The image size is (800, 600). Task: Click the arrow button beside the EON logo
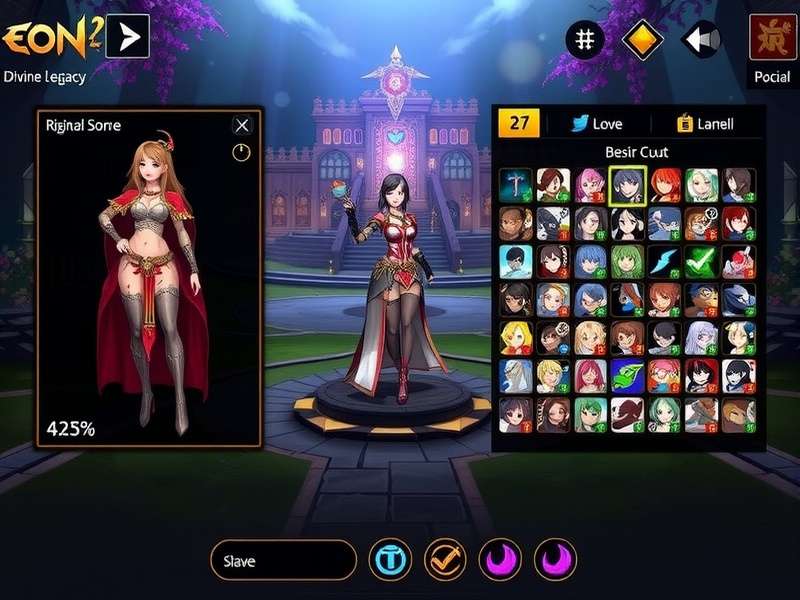(127, 37)
